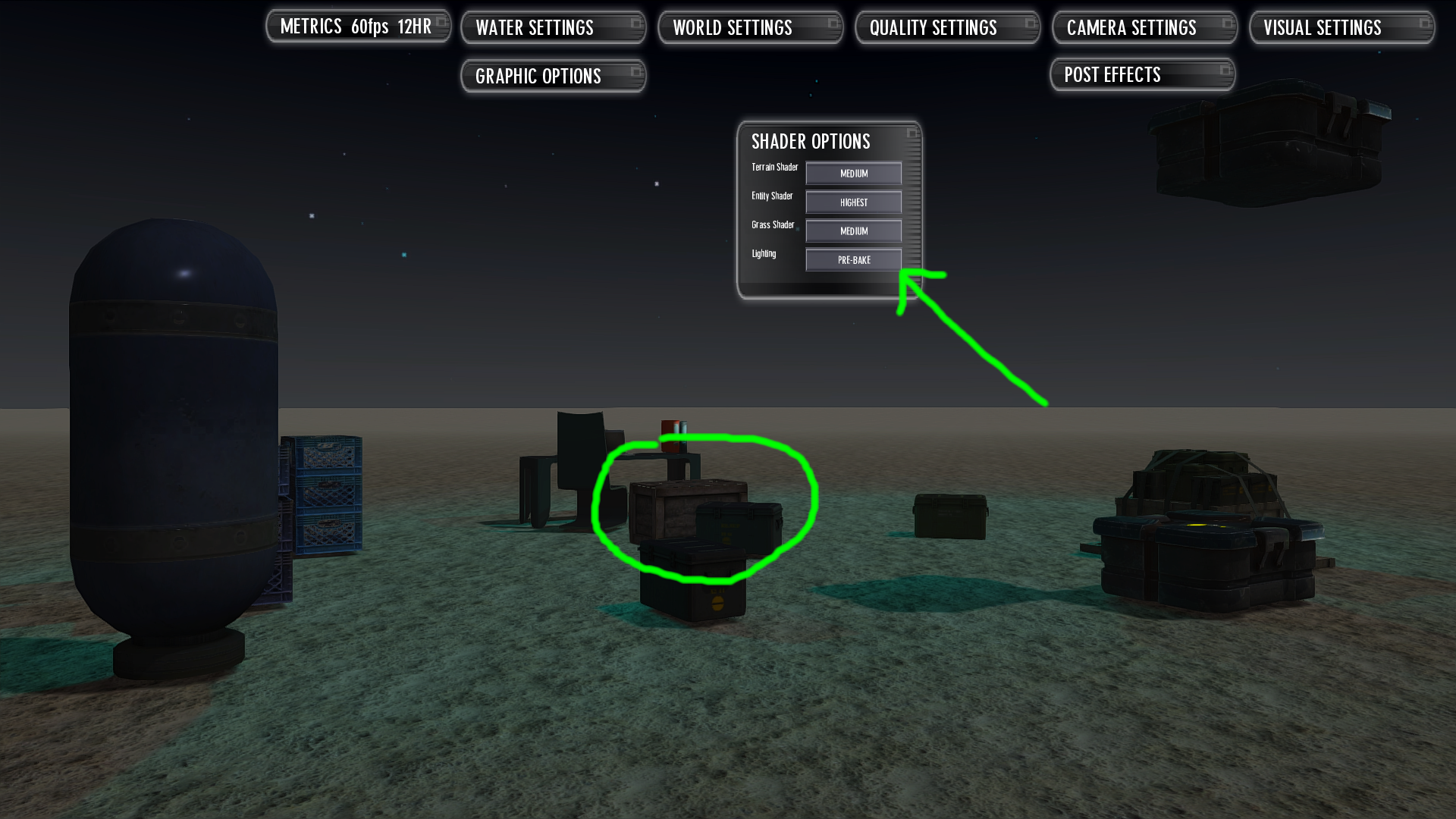Open the Grass Shader quality selector
Viewport: 1456px width, 819px height.
tap(852, 231)
